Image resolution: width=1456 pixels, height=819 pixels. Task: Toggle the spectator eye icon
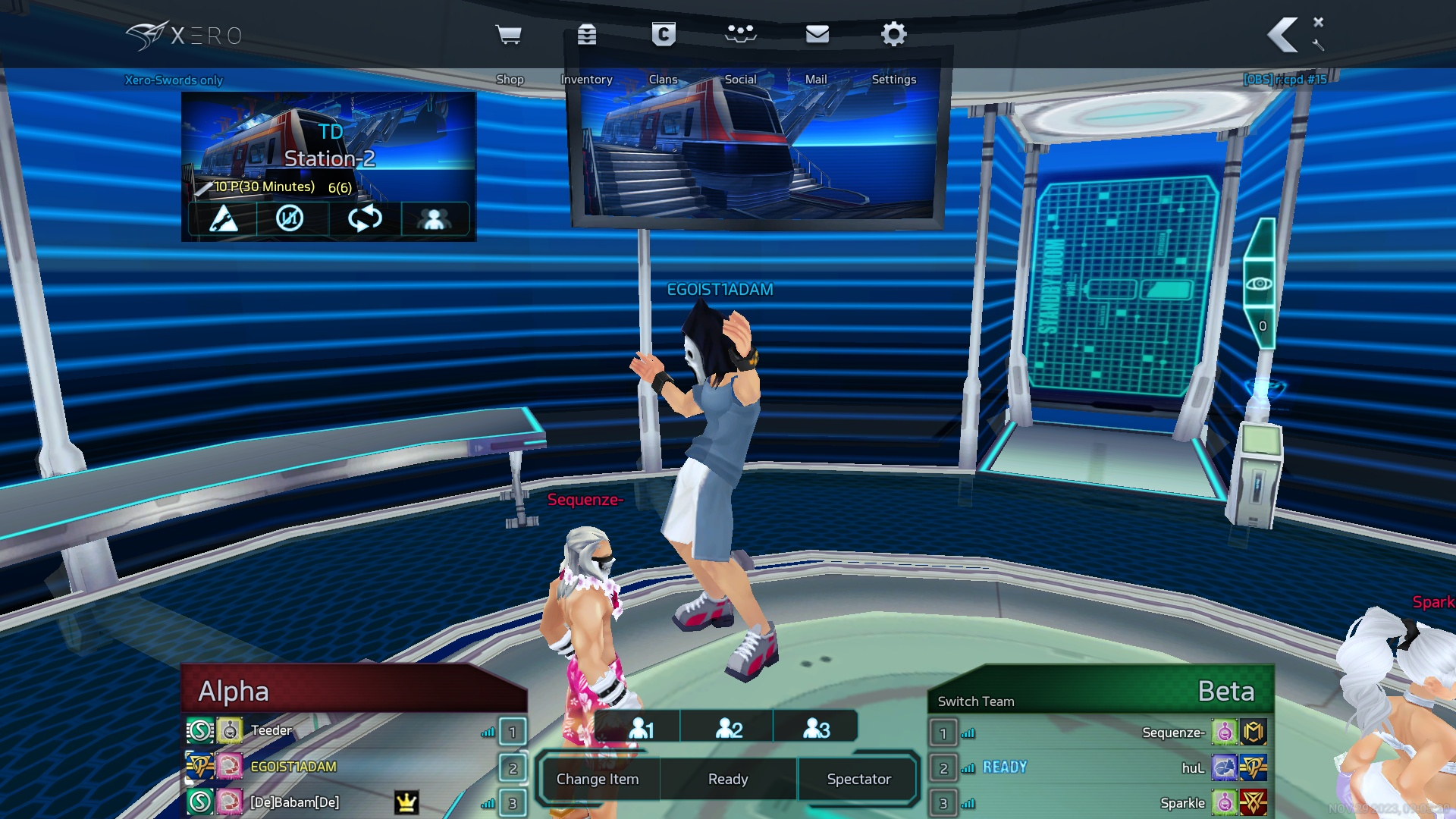pyautogui.click(x=1260, y=284)
